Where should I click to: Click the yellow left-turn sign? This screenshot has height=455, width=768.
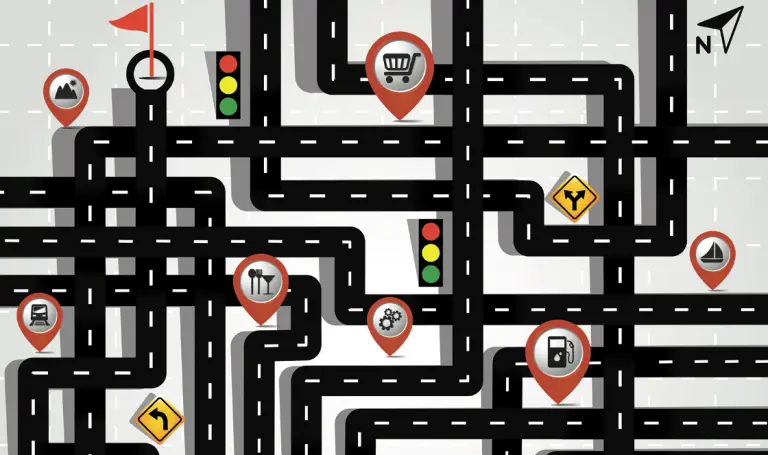(159, 419)
